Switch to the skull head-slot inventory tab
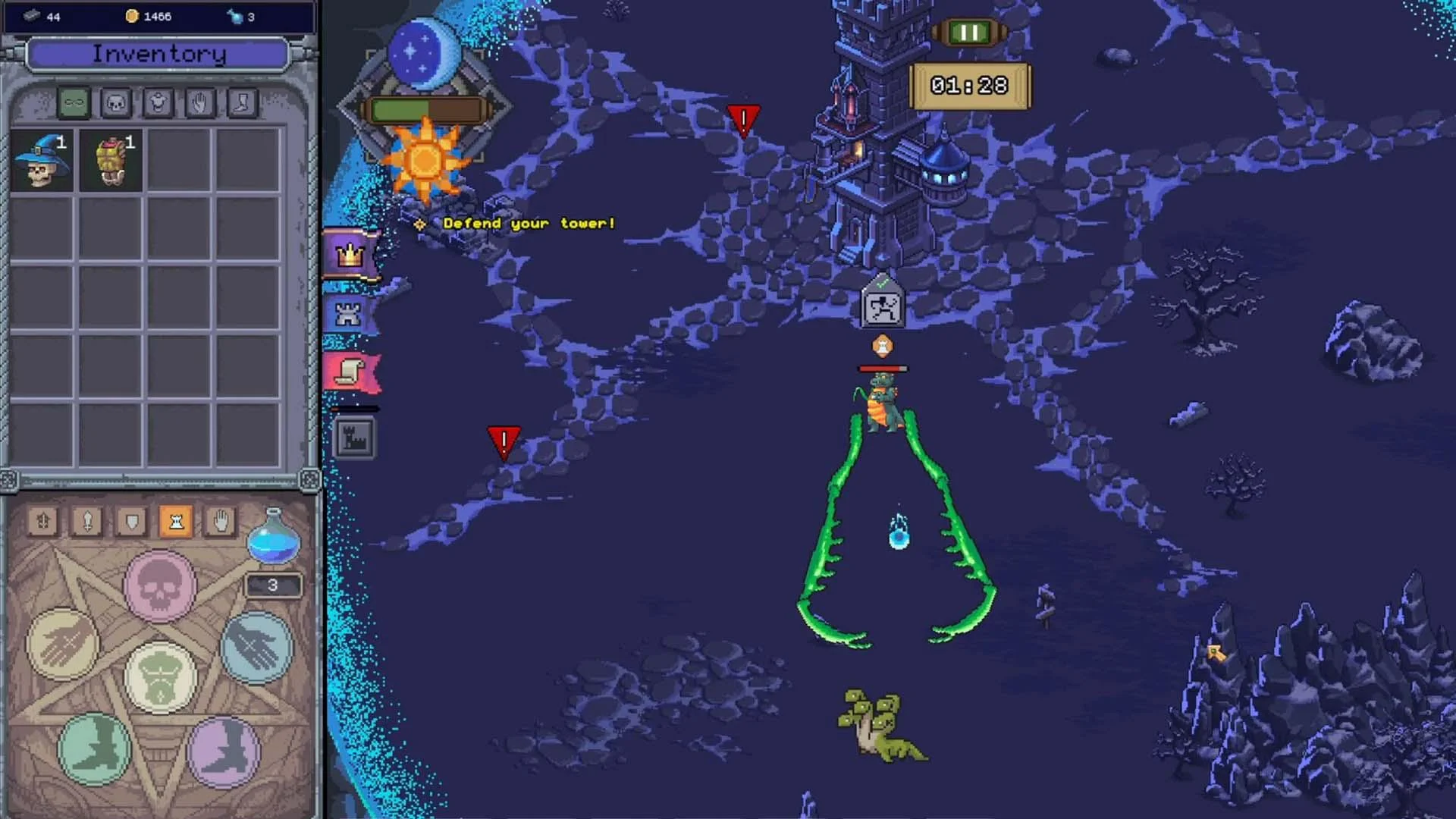Screen dimensions: 1456x819 pos(118,102)
